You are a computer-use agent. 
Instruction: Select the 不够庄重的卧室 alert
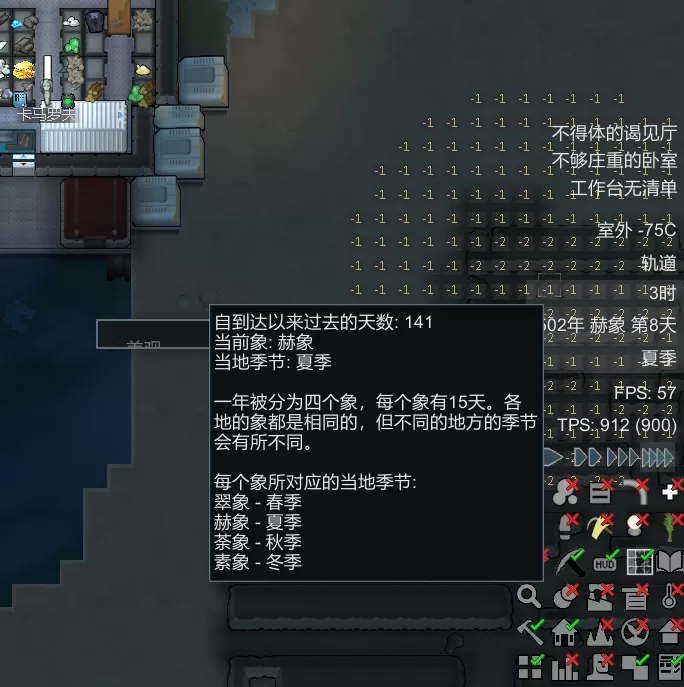pos(614,160)
